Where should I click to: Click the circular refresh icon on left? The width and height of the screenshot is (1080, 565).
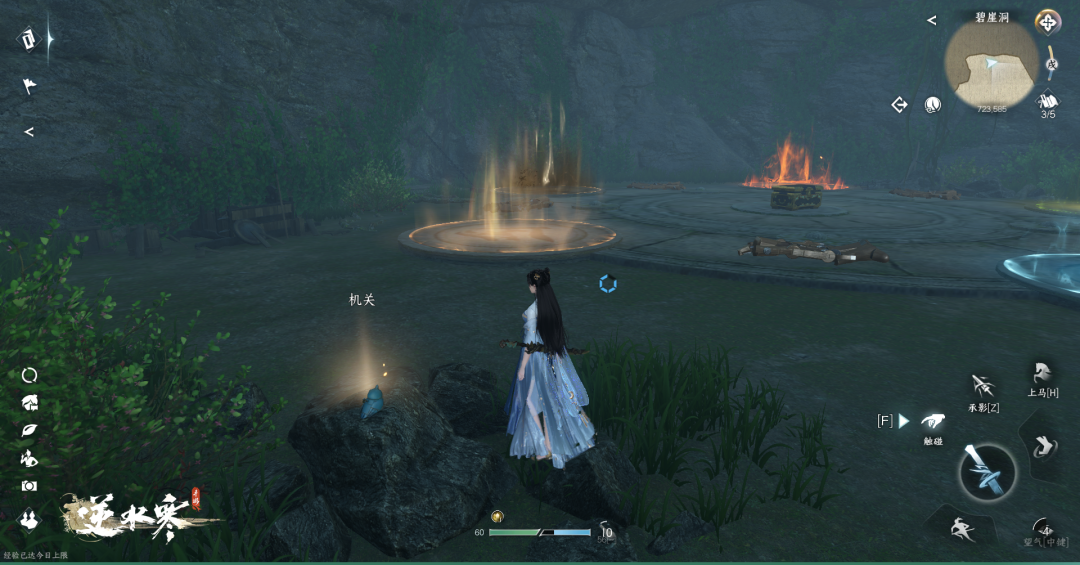pyautogui.click(x=29, y=375)
